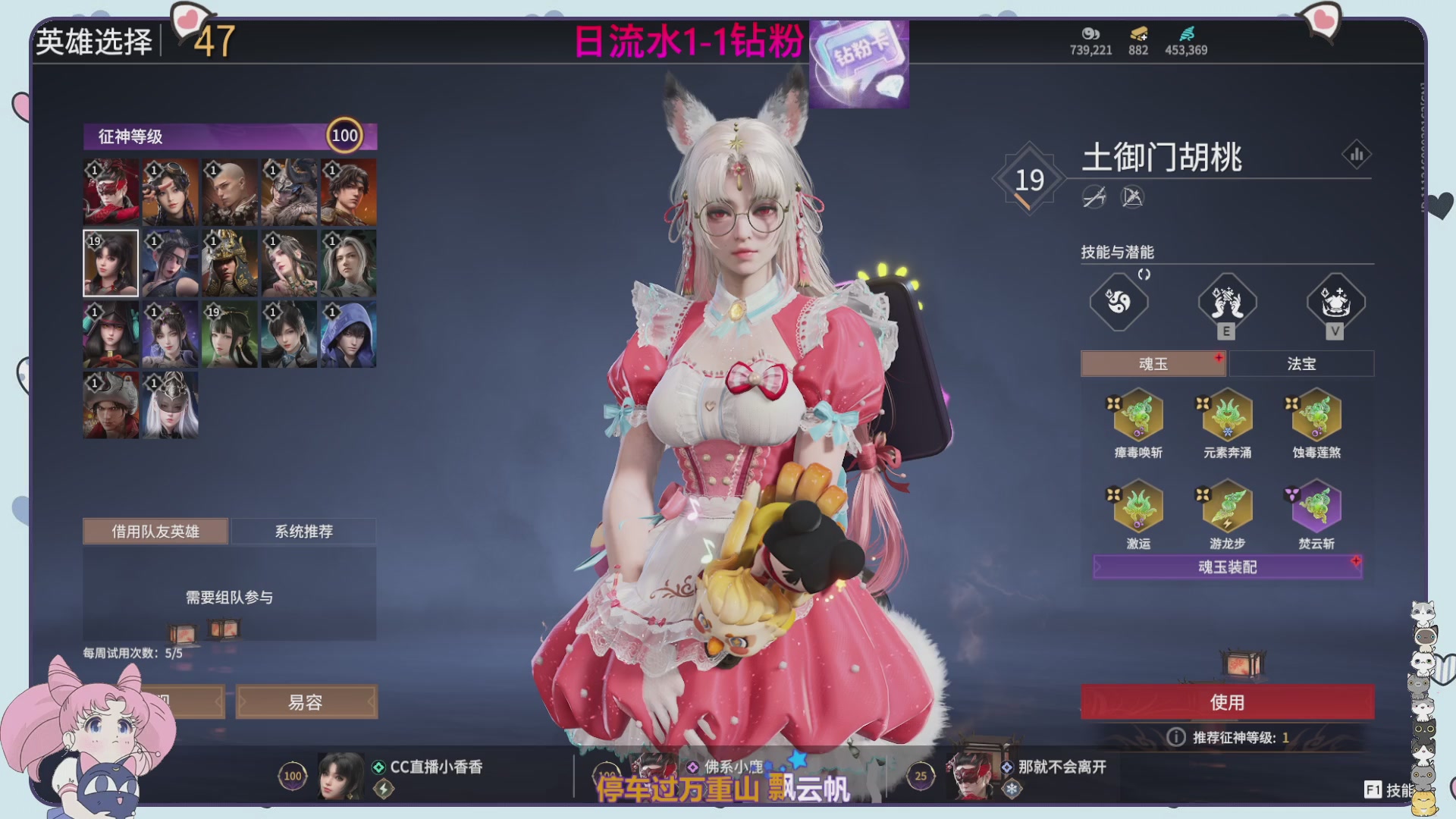Open the passive yin-yang skill icon
This screenshot has height=819, width=1456.
(1119, 302)
